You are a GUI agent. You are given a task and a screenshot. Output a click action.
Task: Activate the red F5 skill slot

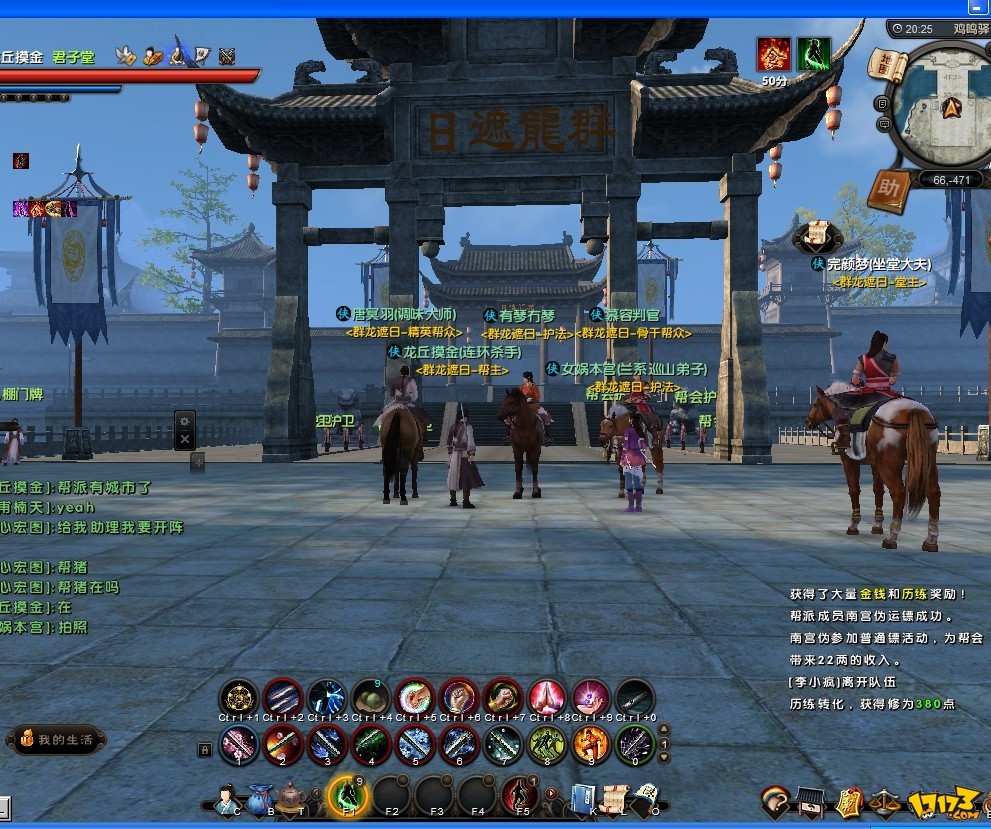(x=520, y=795)
